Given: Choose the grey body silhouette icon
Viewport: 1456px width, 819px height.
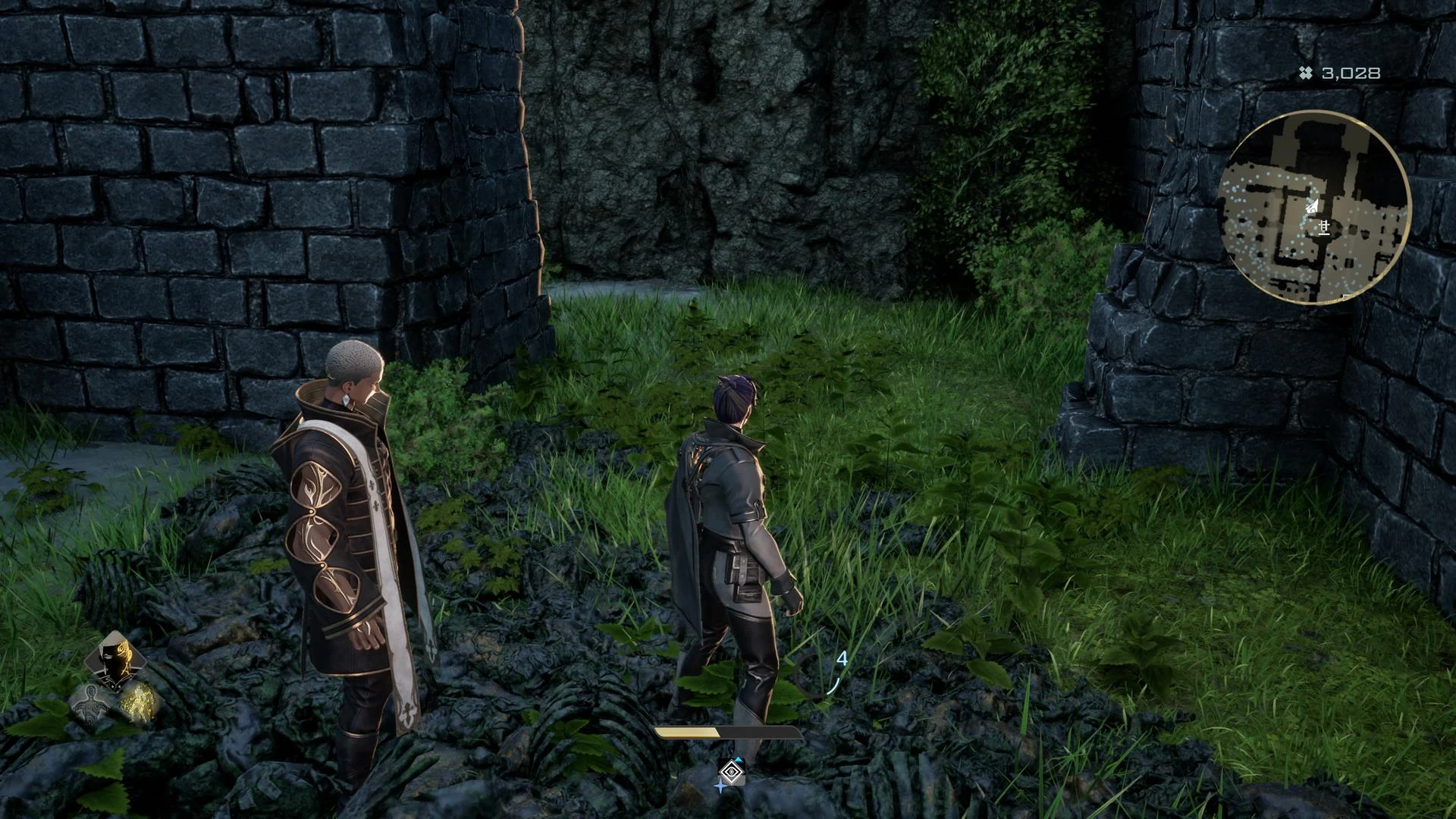Looking at the screenshot, I should pyautogui.click(x=91, y=704).
